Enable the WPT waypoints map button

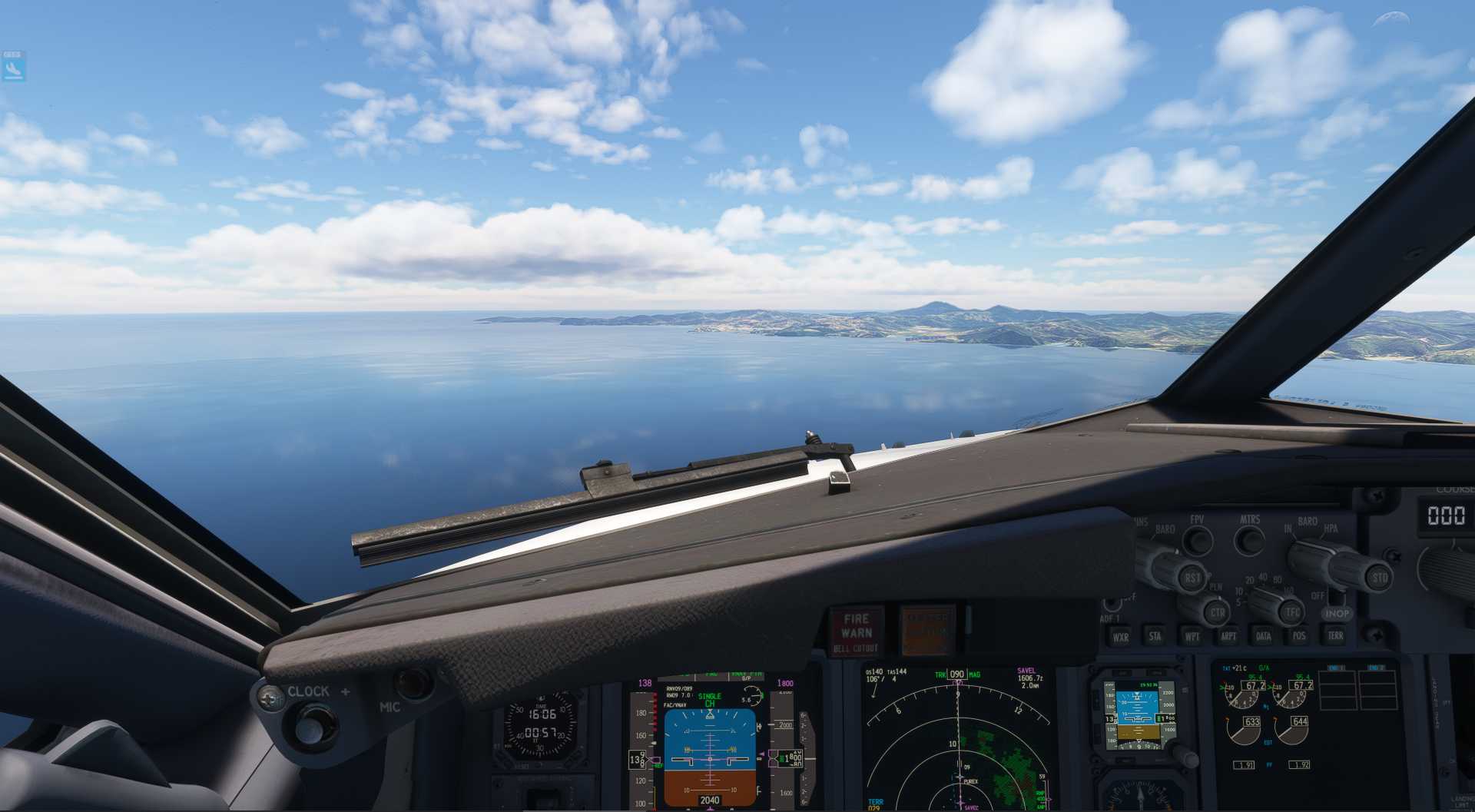(1192, 636)
